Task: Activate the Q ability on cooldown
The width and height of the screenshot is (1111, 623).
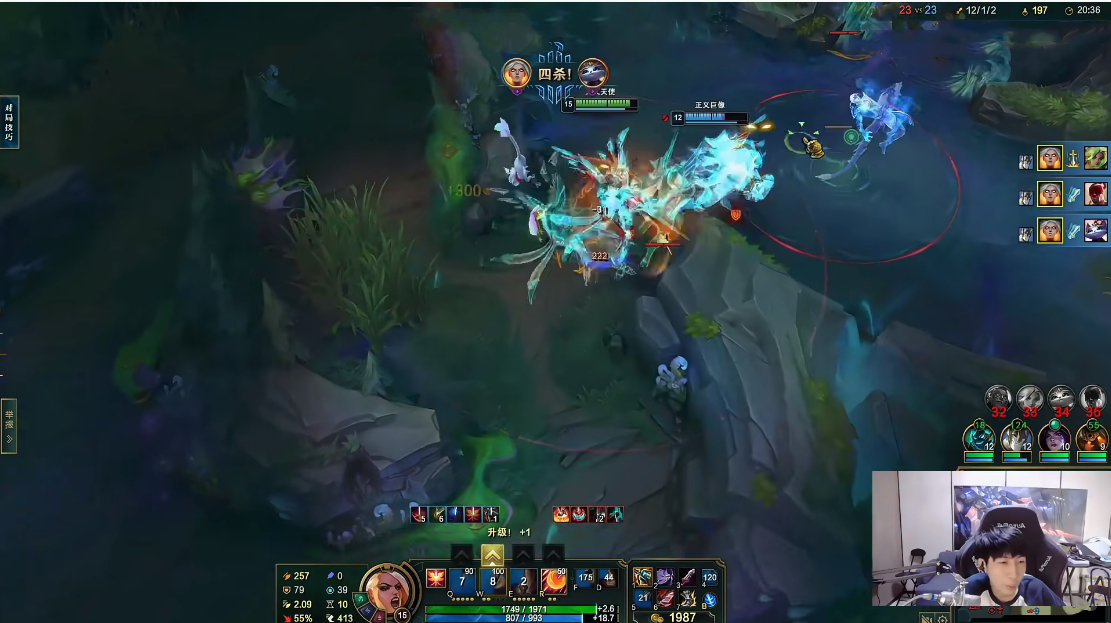Action: coord(463,580)
